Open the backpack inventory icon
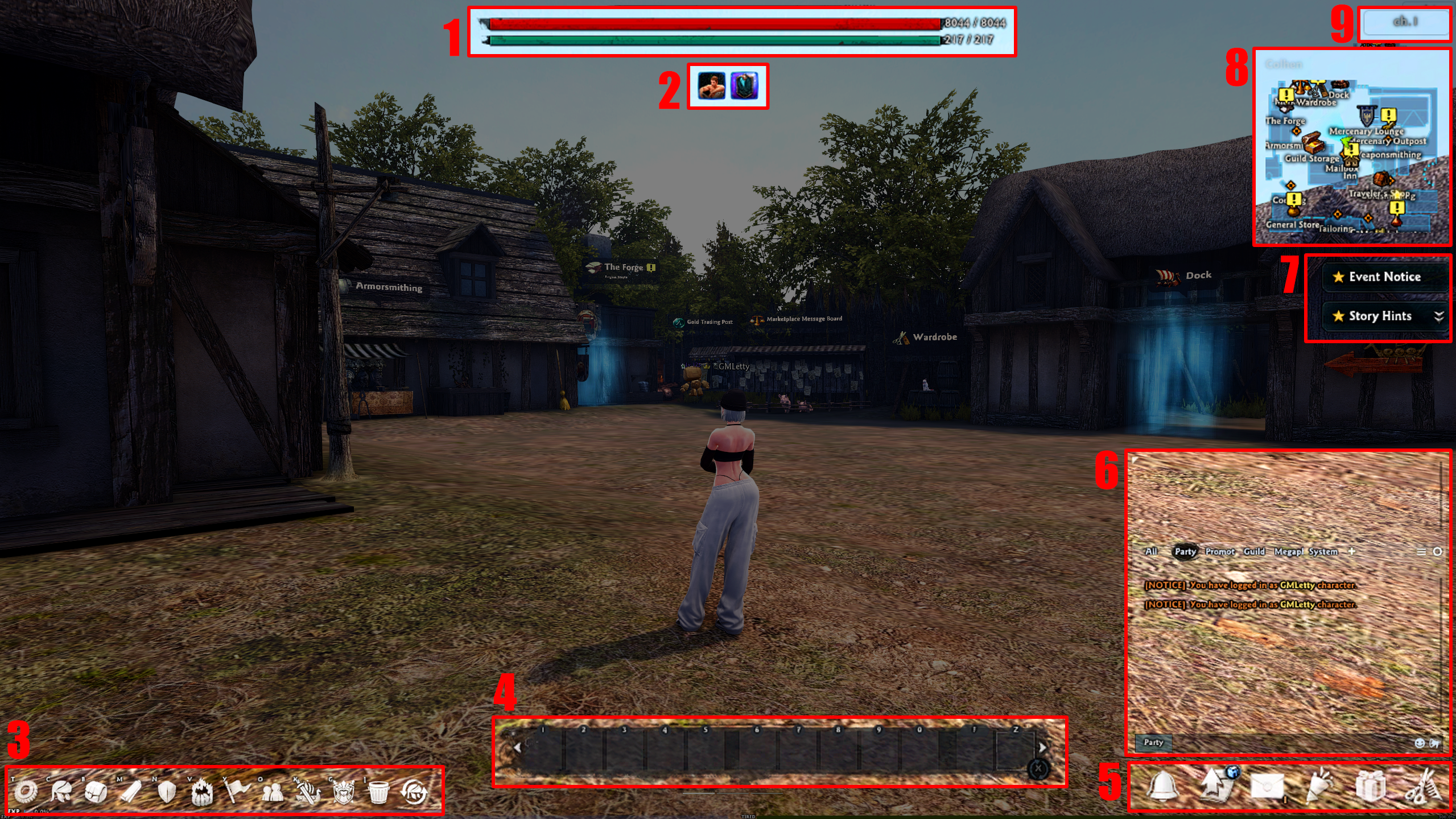Image resolution: width=1456 pixels, height=819 pixels. click(96, 791)
